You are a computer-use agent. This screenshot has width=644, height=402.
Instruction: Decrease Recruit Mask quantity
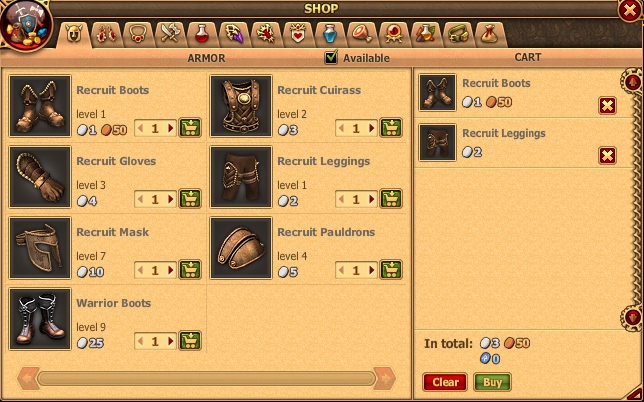pyautogui.click(x=139, y=270)
